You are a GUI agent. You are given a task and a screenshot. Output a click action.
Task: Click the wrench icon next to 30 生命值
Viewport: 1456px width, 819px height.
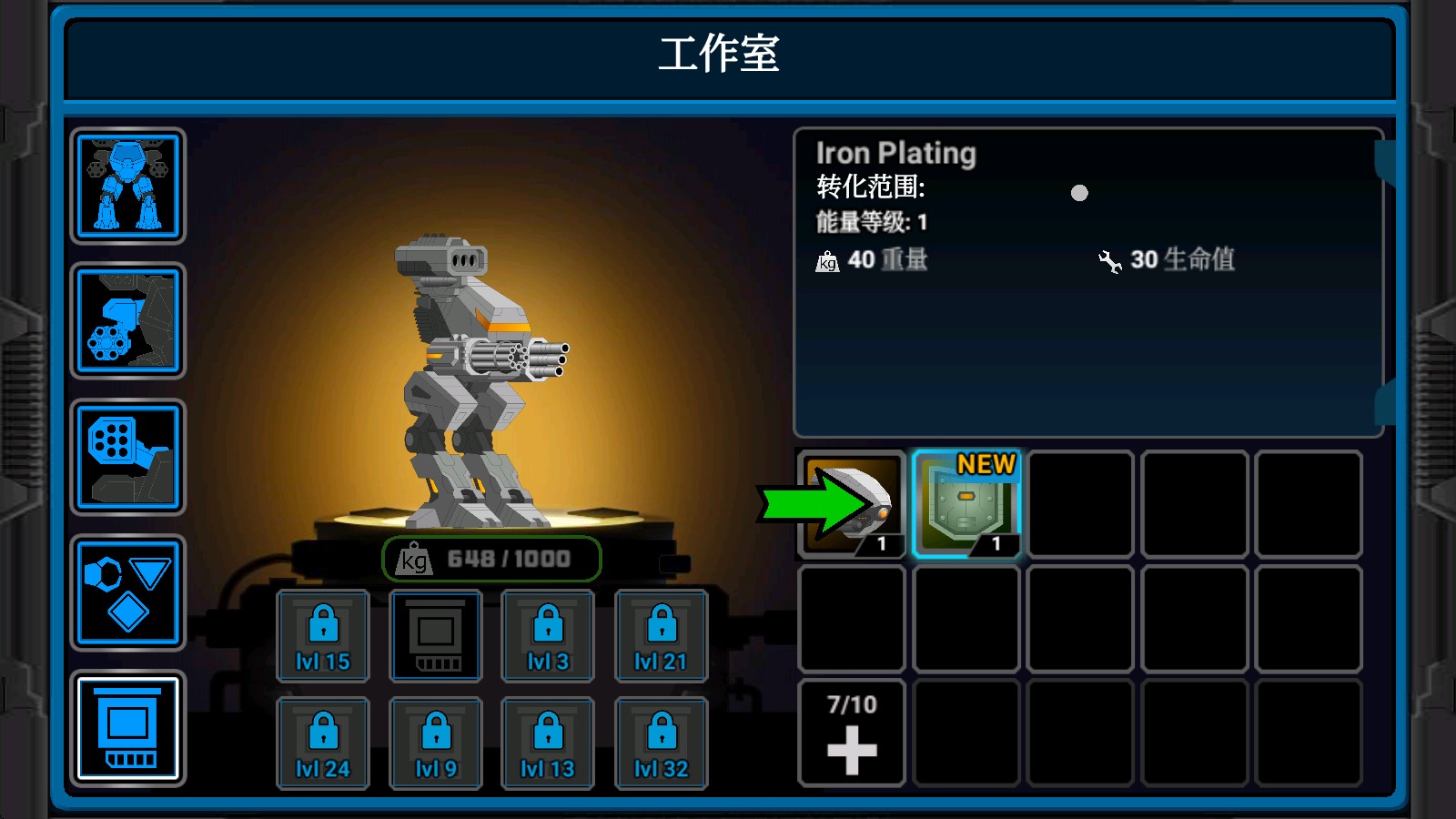point(1112,261)
